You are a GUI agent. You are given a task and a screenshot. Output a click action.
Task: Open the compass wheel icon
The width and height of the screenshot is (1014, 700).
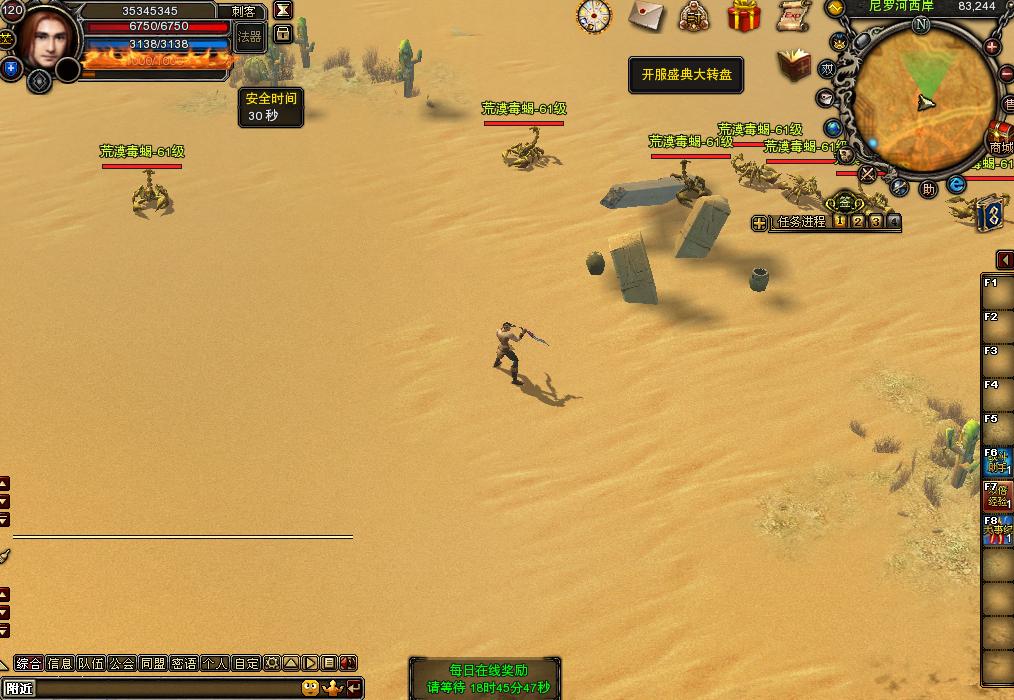[593, 16]
